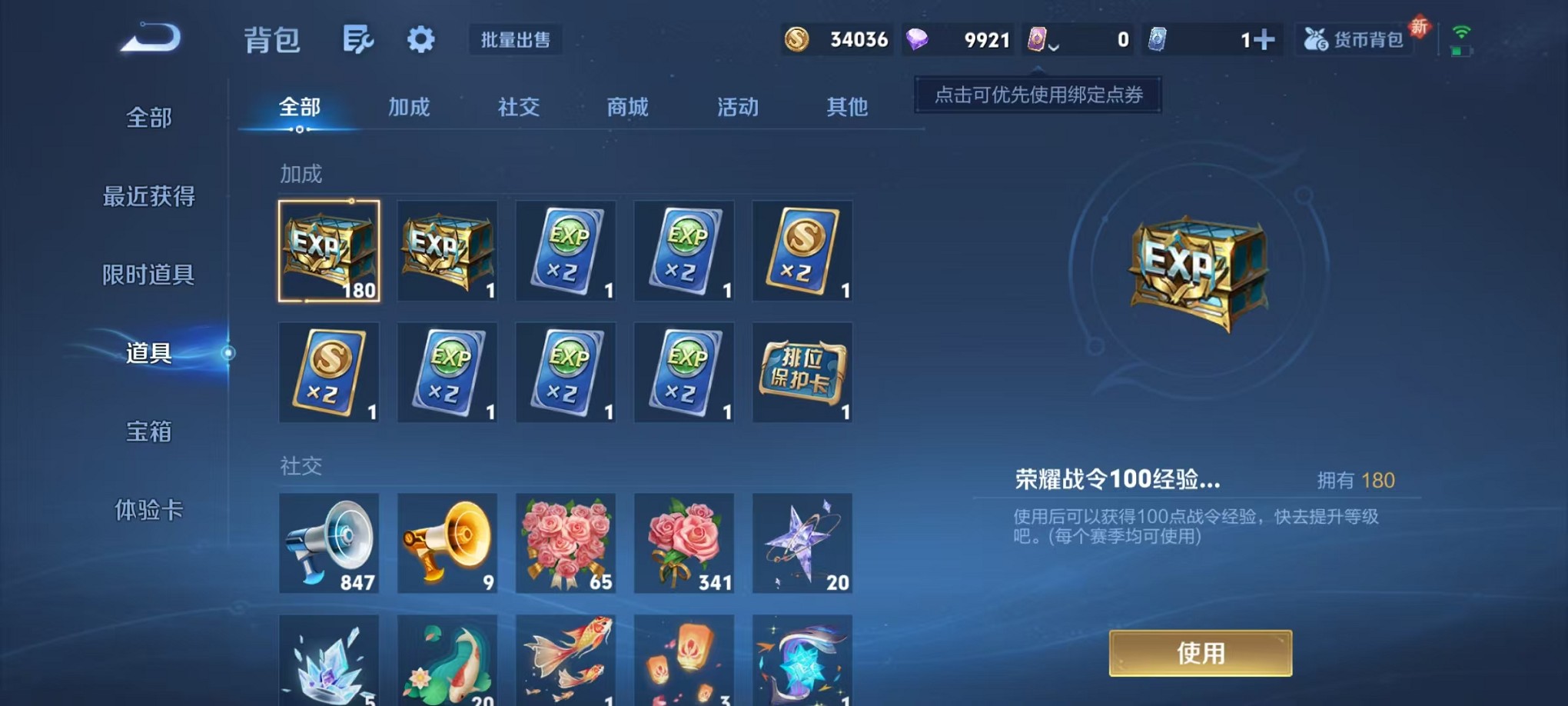The image size is (1568, 706).
Task: Select the selected EXP chest with 180 count
Action: (329, 251)
